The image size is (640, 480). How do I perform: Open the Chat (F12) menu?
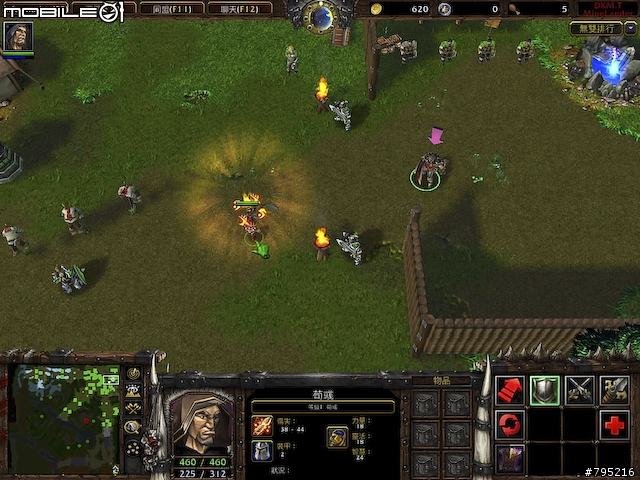pyautogui.click(x=240, y=9)
